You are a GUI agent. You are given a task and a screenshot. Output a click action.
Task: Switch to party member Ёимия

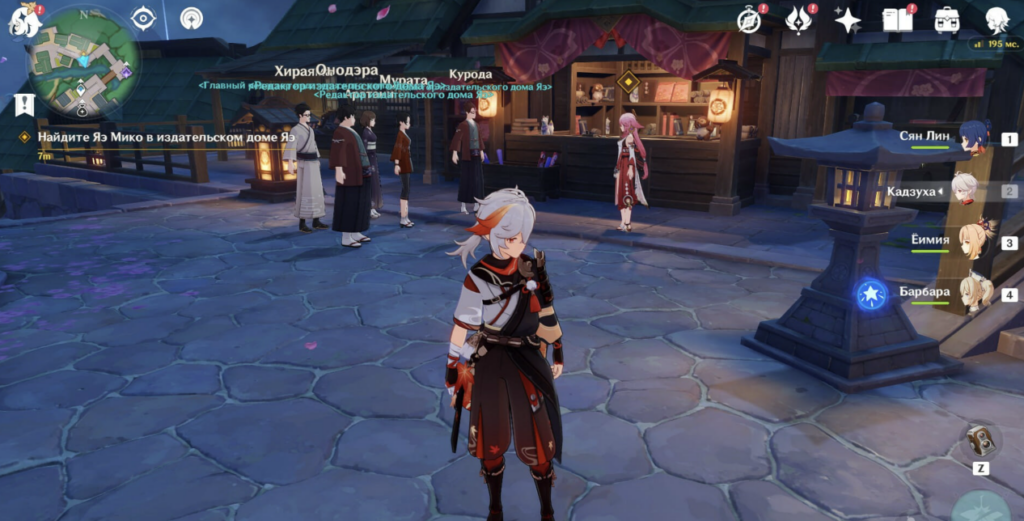coord(972,242)
